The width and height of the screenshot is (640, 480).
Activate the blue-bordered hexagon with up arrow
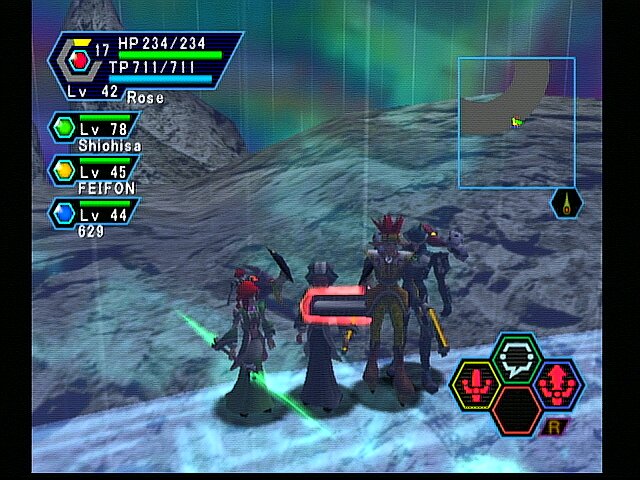556,384
